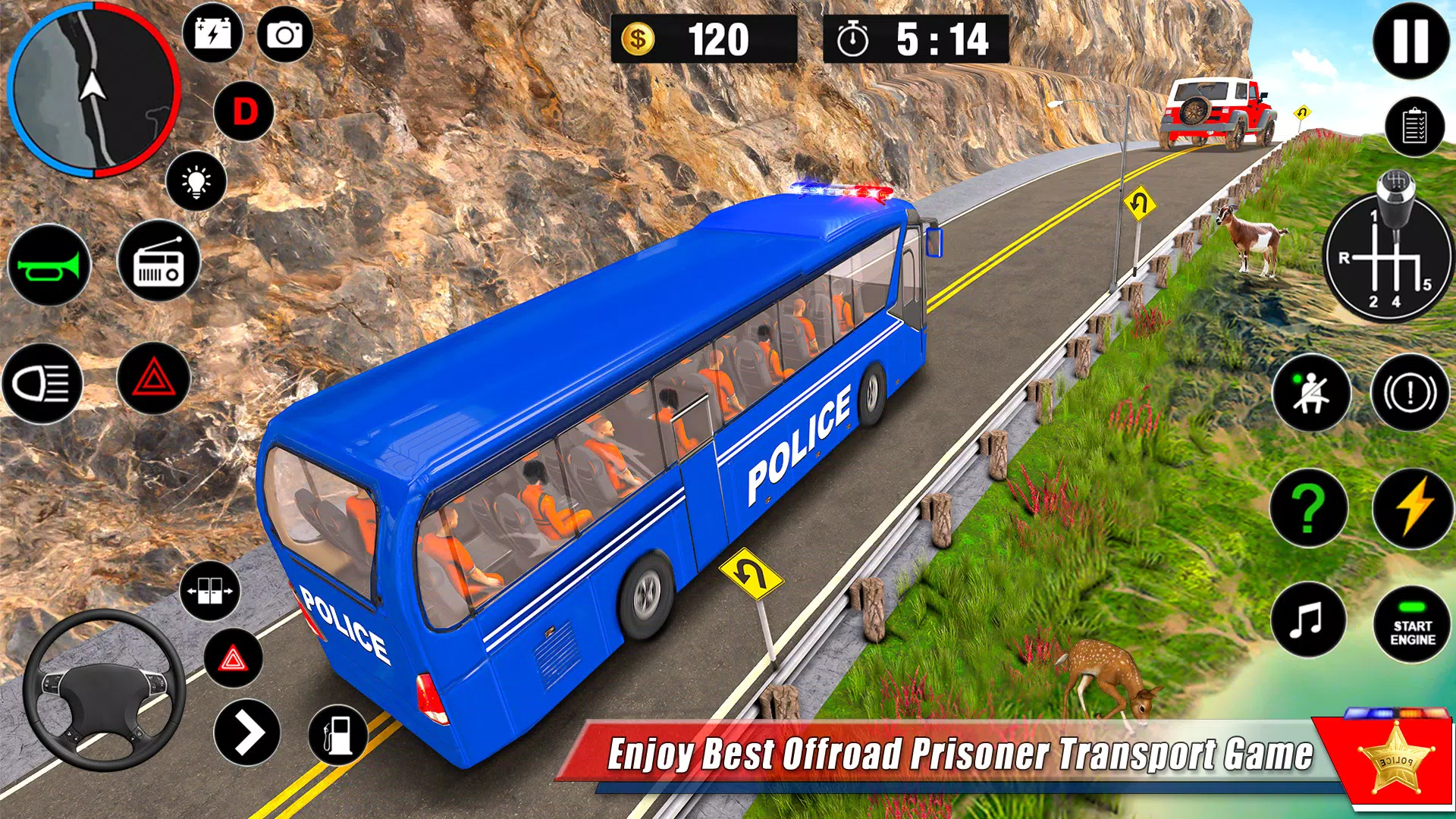1456x819 pixels.
Task: Select the red D drive gear button
Action: click(x=244, y=112)
